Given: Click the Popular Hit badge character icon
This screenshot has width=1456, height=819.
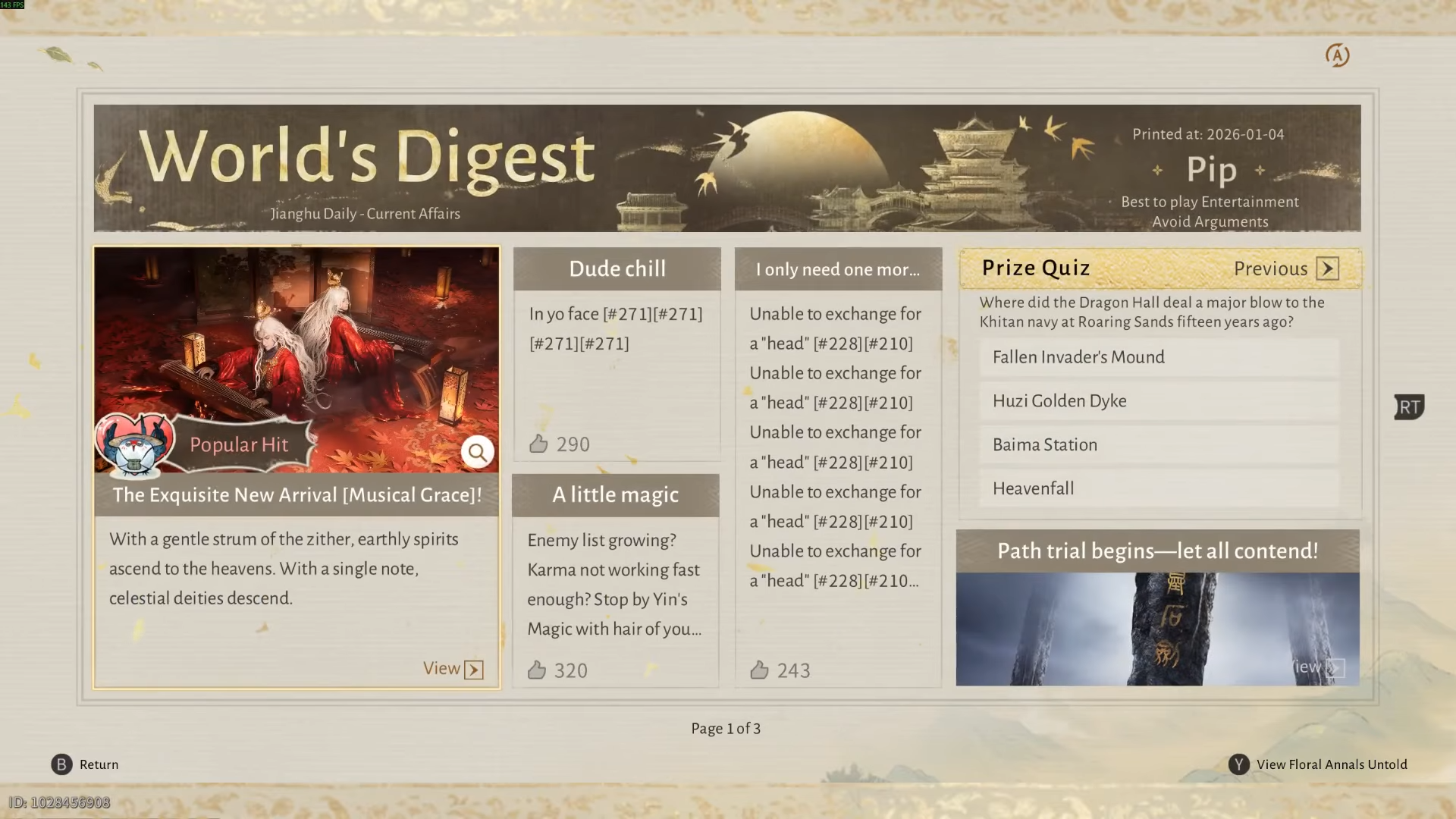Looking at the screenshot, I should (135, 444).
